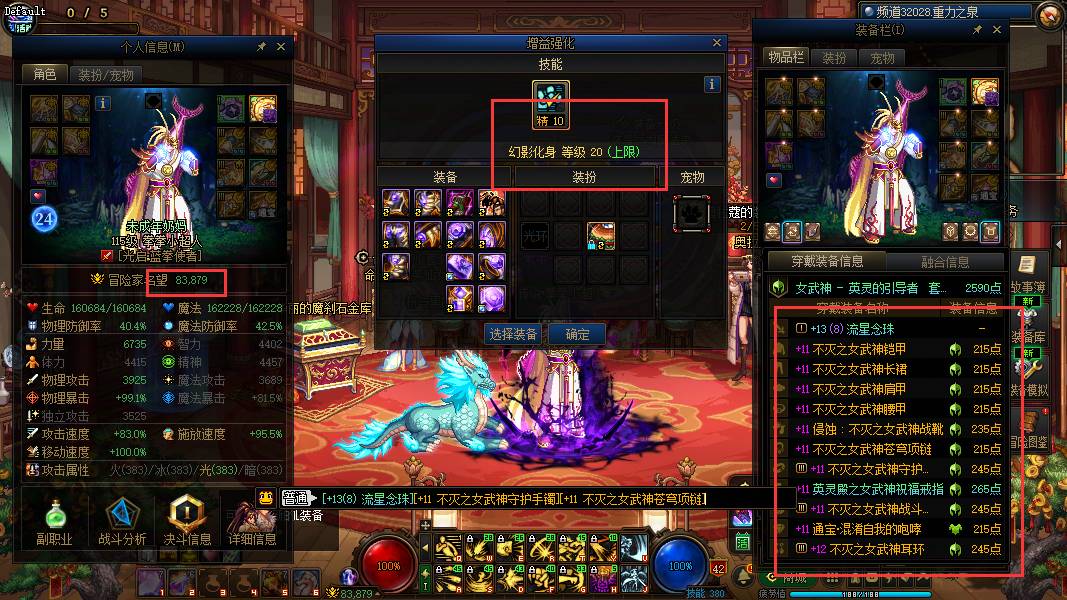
Task: Confirm with the 确定 button
Action: [578, 334]
